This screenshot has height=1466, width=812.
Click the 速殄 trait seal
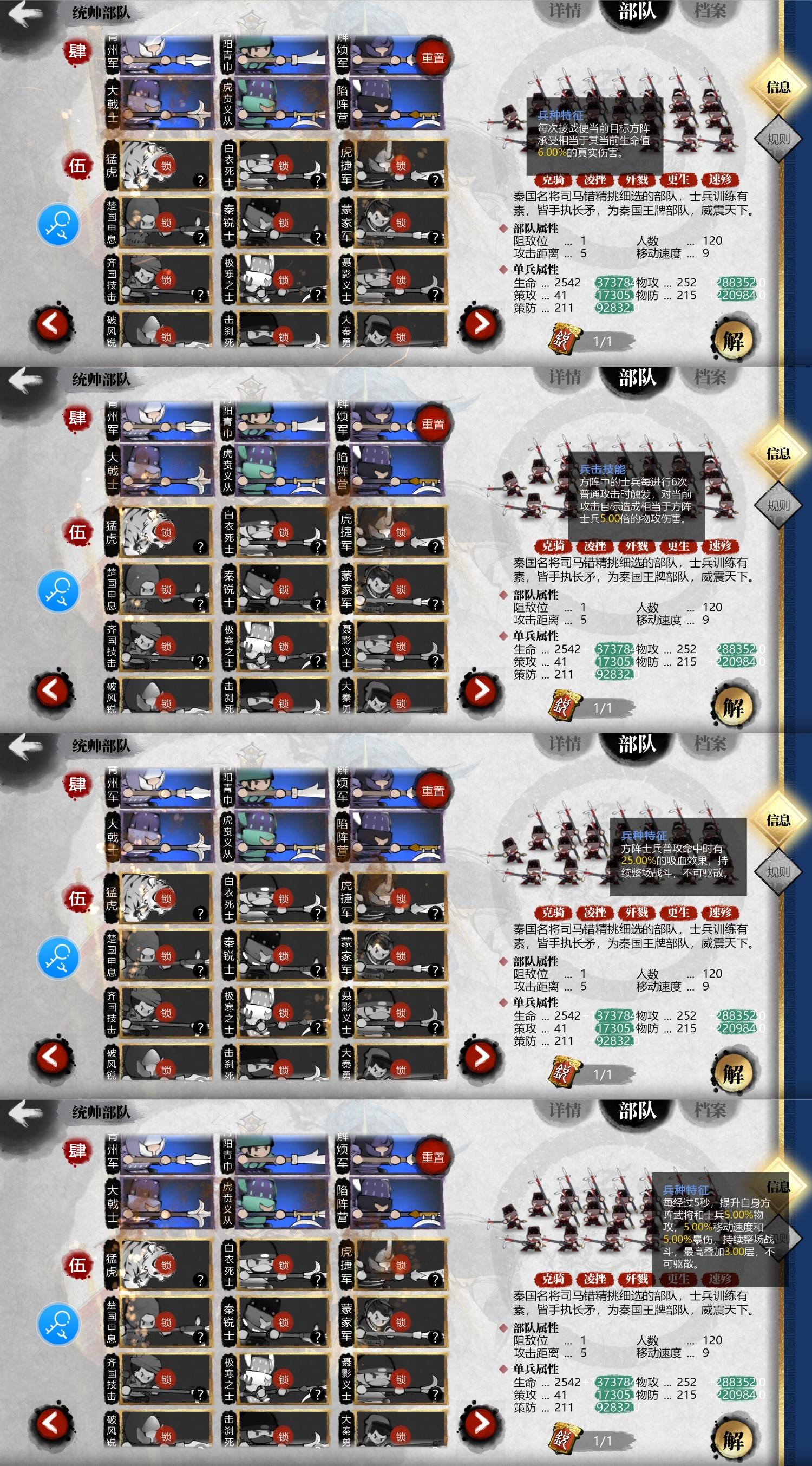(x=721, y=179)
